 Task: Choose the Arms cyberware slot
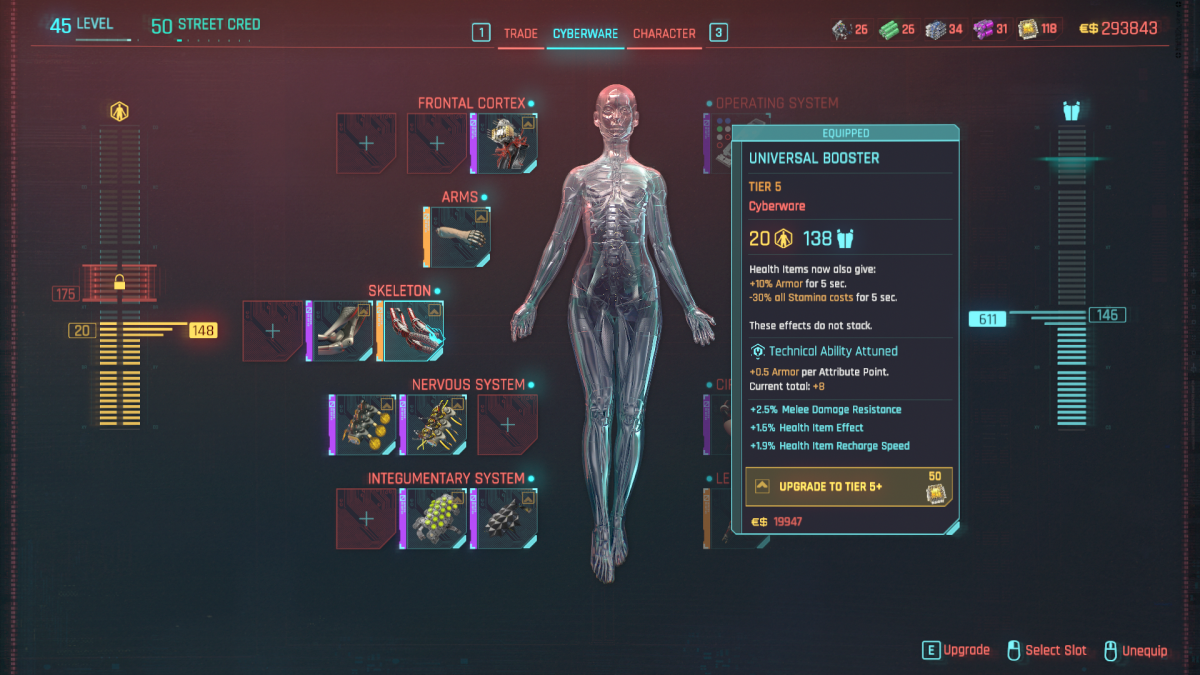pos(460,237)
